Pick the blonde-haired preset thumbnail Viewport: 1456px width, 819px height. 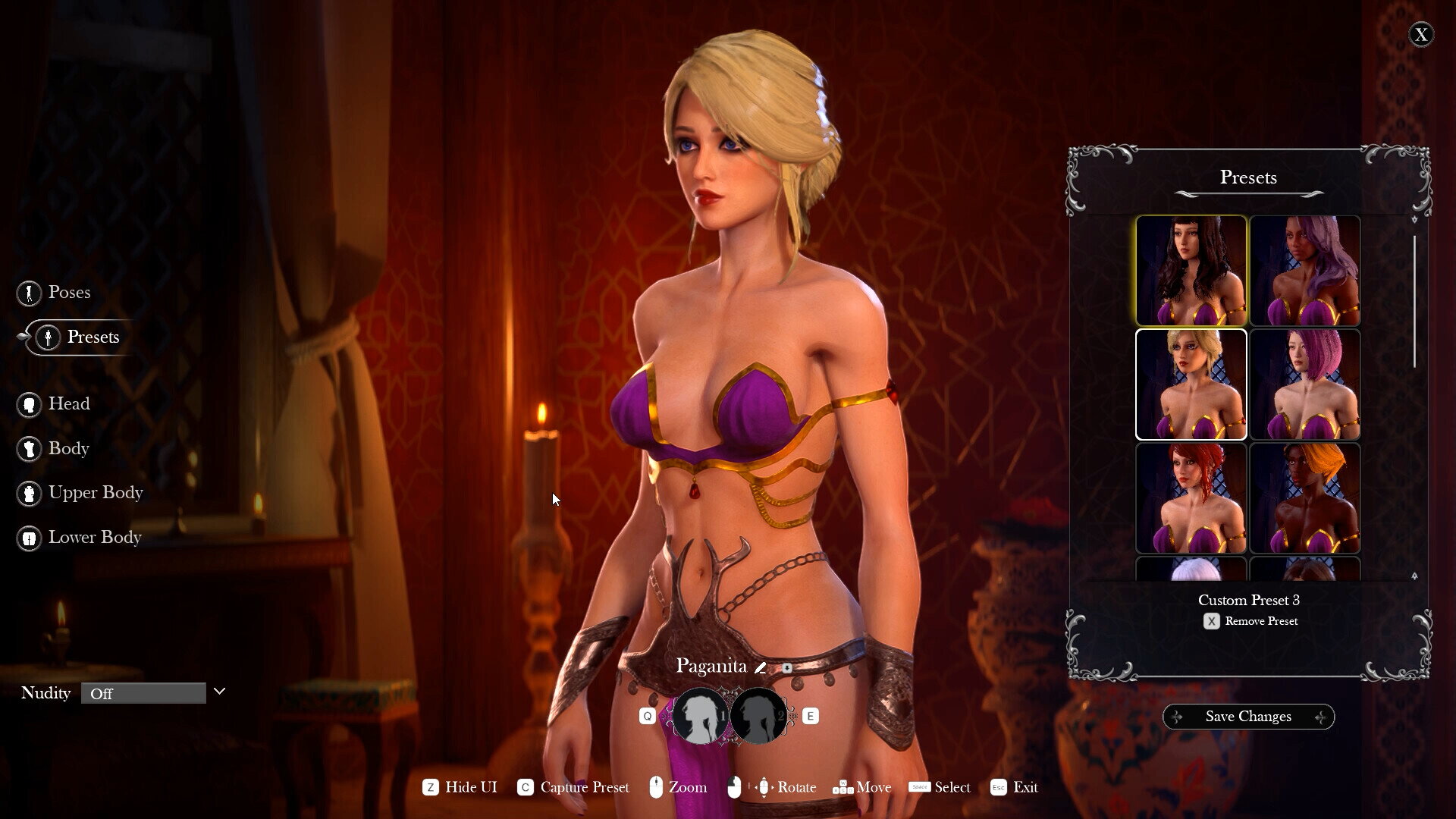(x=1191, y=384)
